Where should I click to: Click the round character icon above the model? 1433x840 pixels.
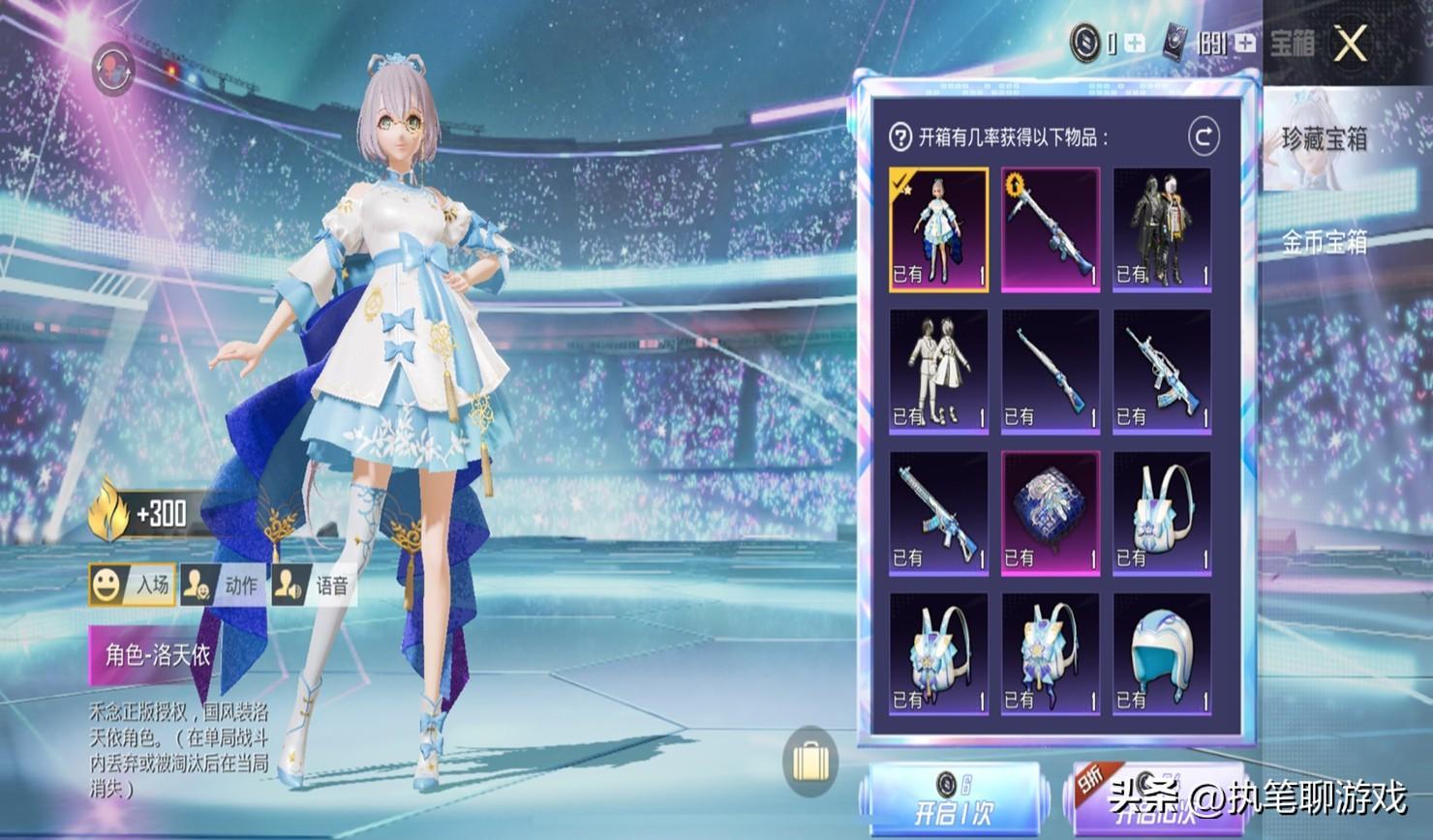click(x=113, y=69)
